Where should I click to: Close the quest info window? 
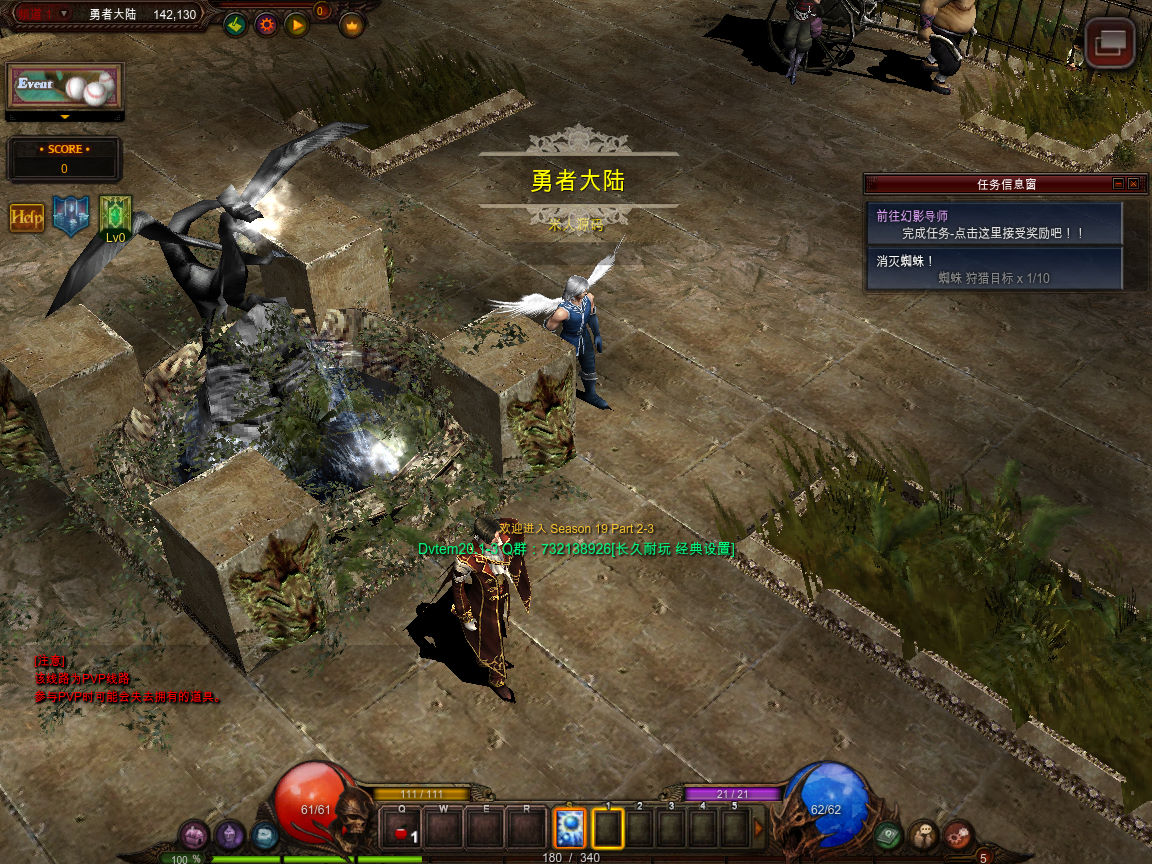[1133, 184]
